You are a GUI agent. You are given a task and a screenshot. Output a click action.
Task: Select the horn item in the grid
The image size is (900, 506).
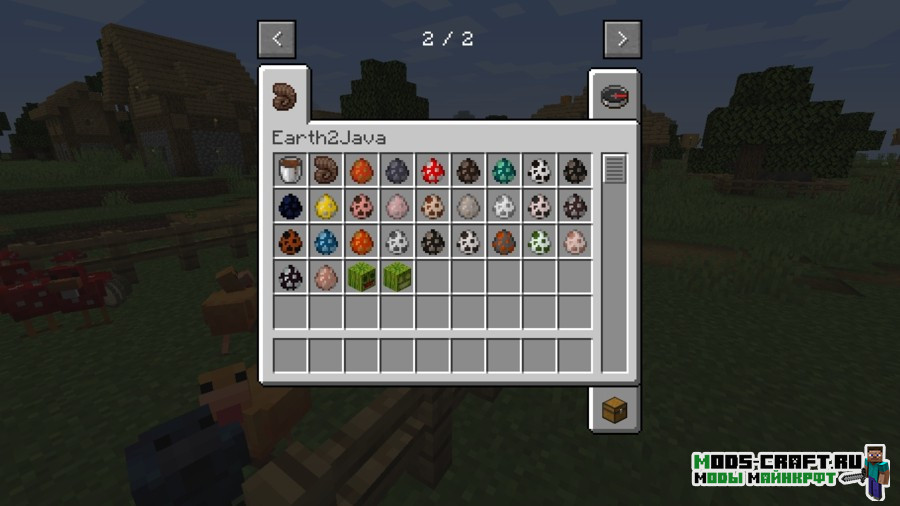click(x=326, y=170)
